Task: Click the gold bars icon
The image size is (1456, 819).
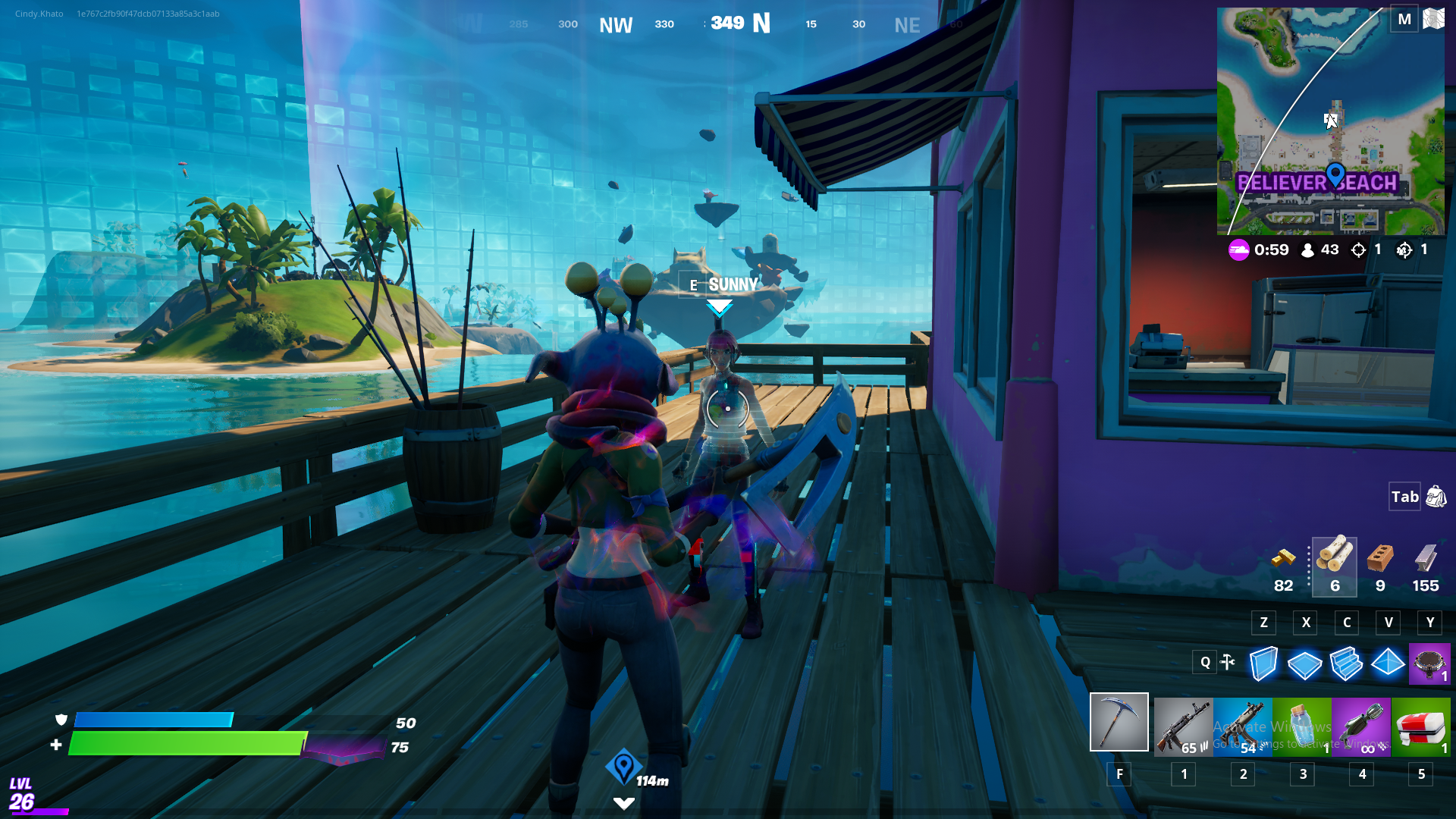Action: [x=1283, y=560]
